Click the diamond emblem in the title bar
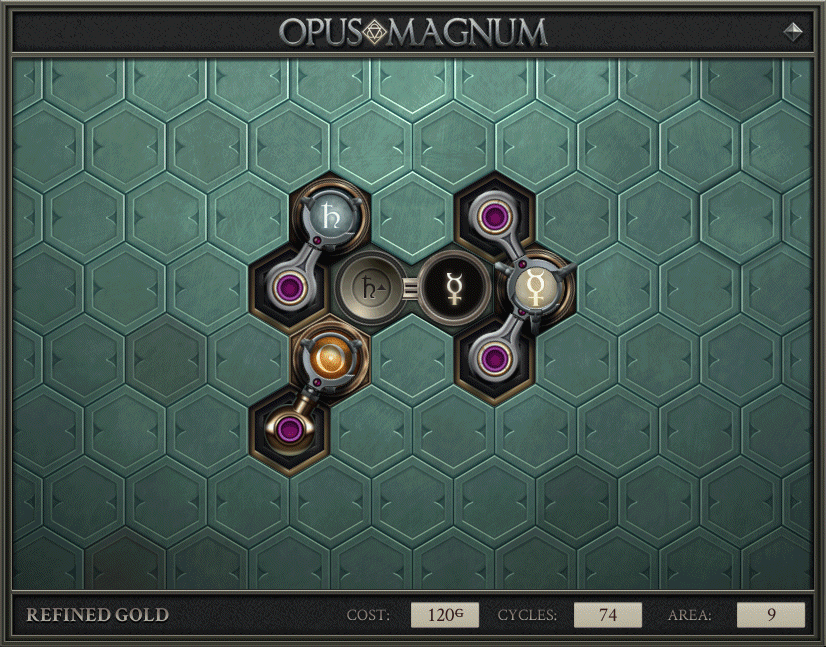Image resolution: width=826 pixels, height=647 pixels. click(793, 31)
